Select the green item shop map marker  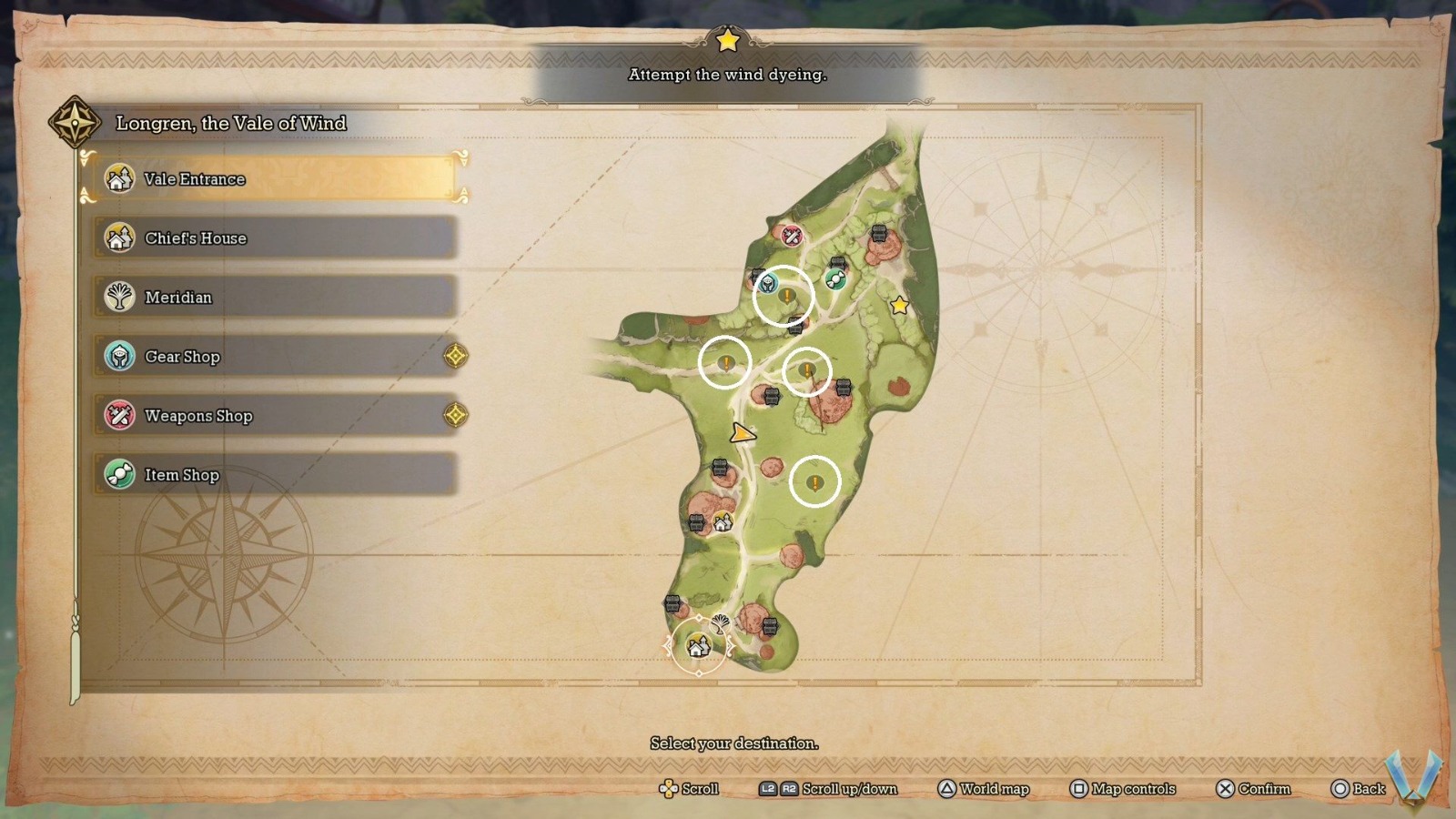(x=834, y=279)
